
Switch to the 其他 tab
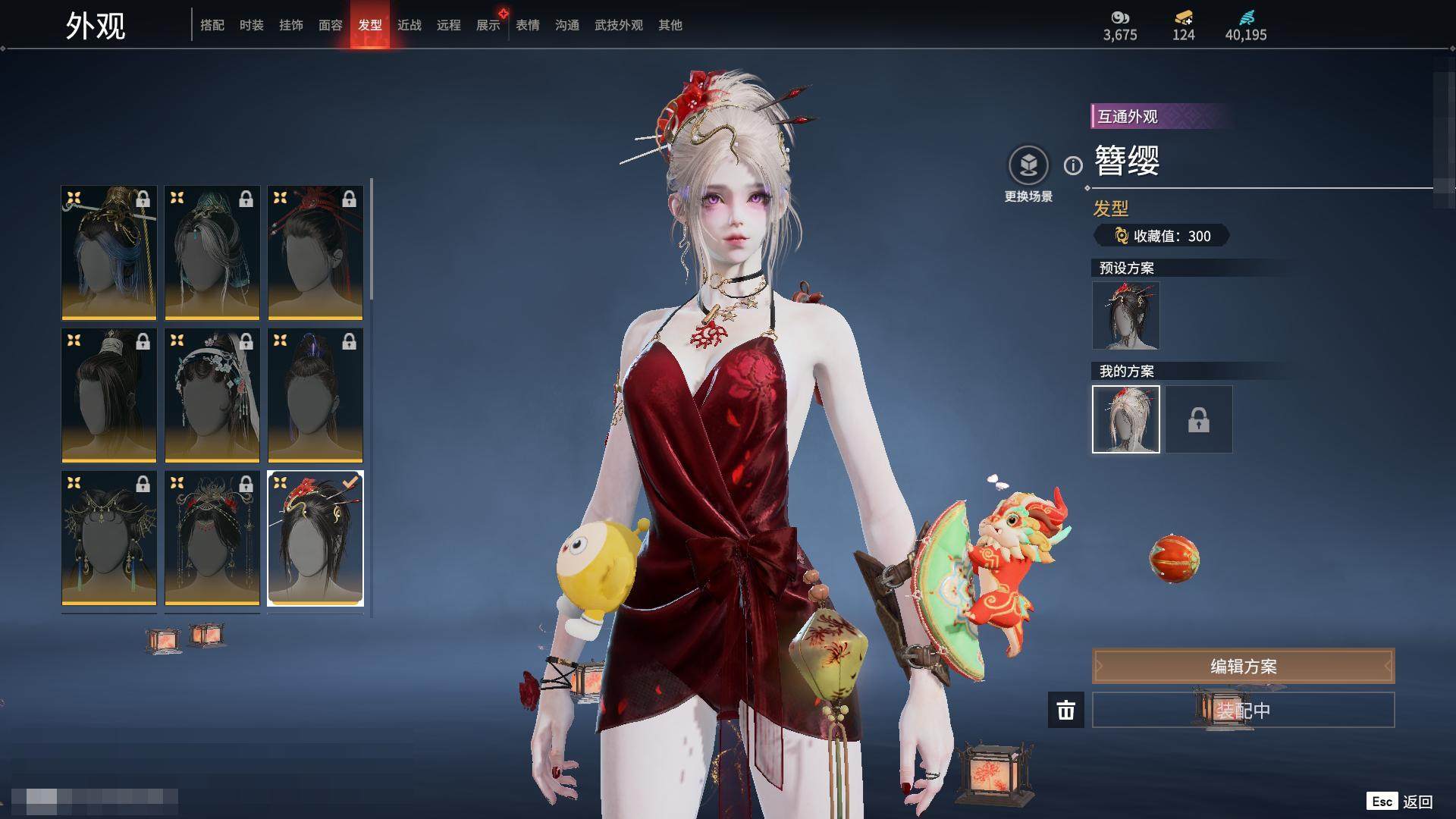pos(670,25)
